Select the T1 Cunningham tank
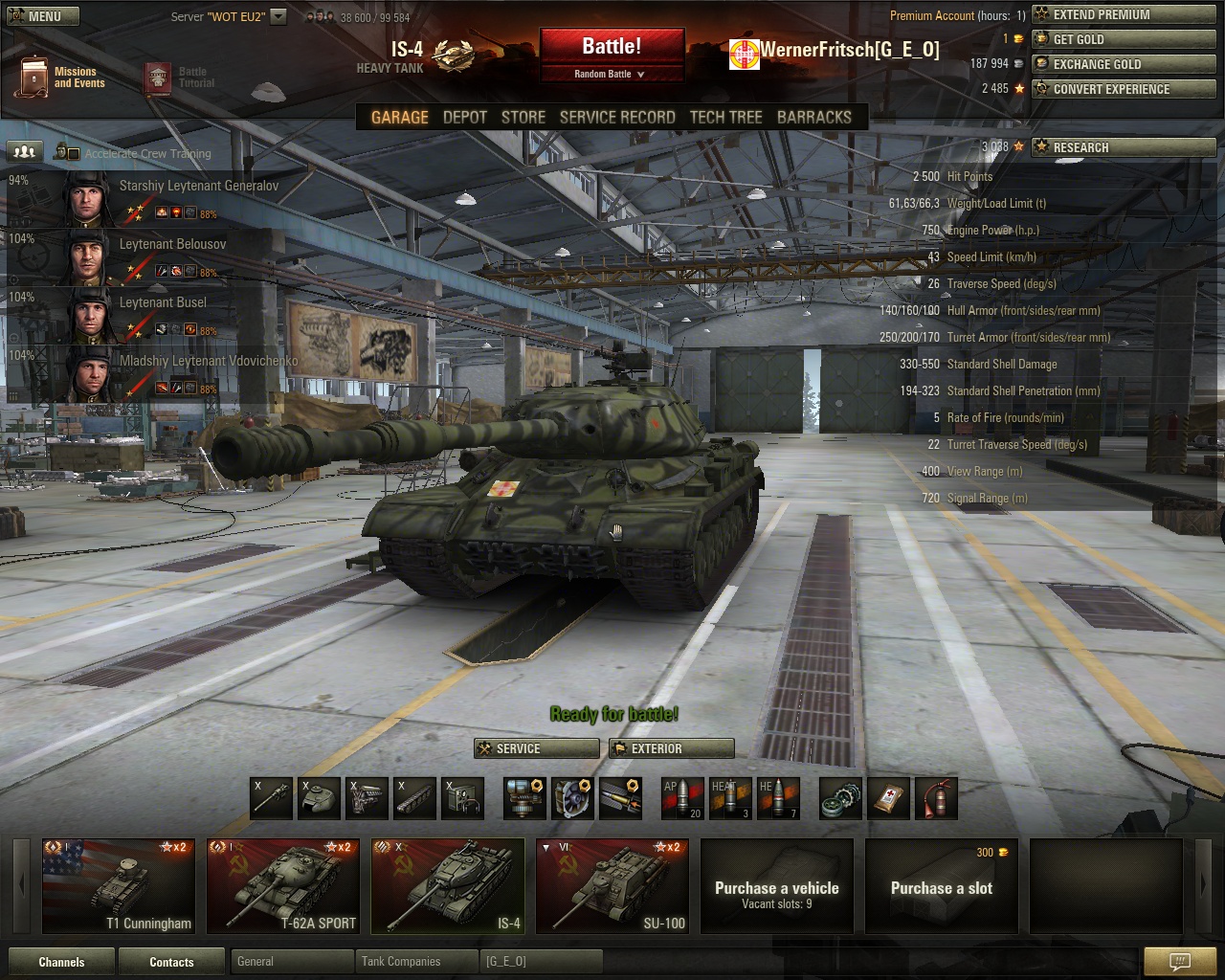The width and height of the screenshot is (1225, 980). point(119,885)
